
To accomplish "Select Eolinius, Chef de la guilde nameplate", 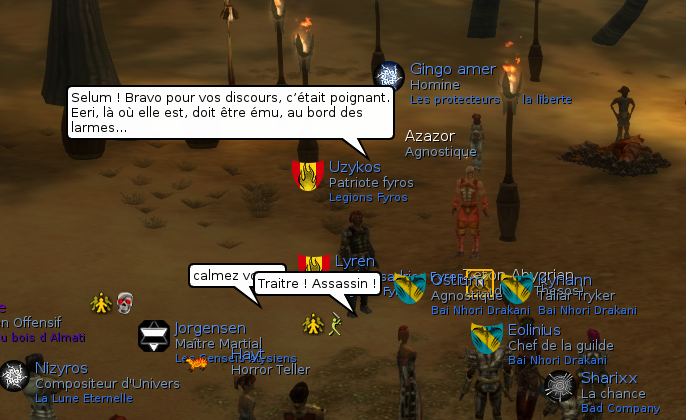I will point(534,330).
